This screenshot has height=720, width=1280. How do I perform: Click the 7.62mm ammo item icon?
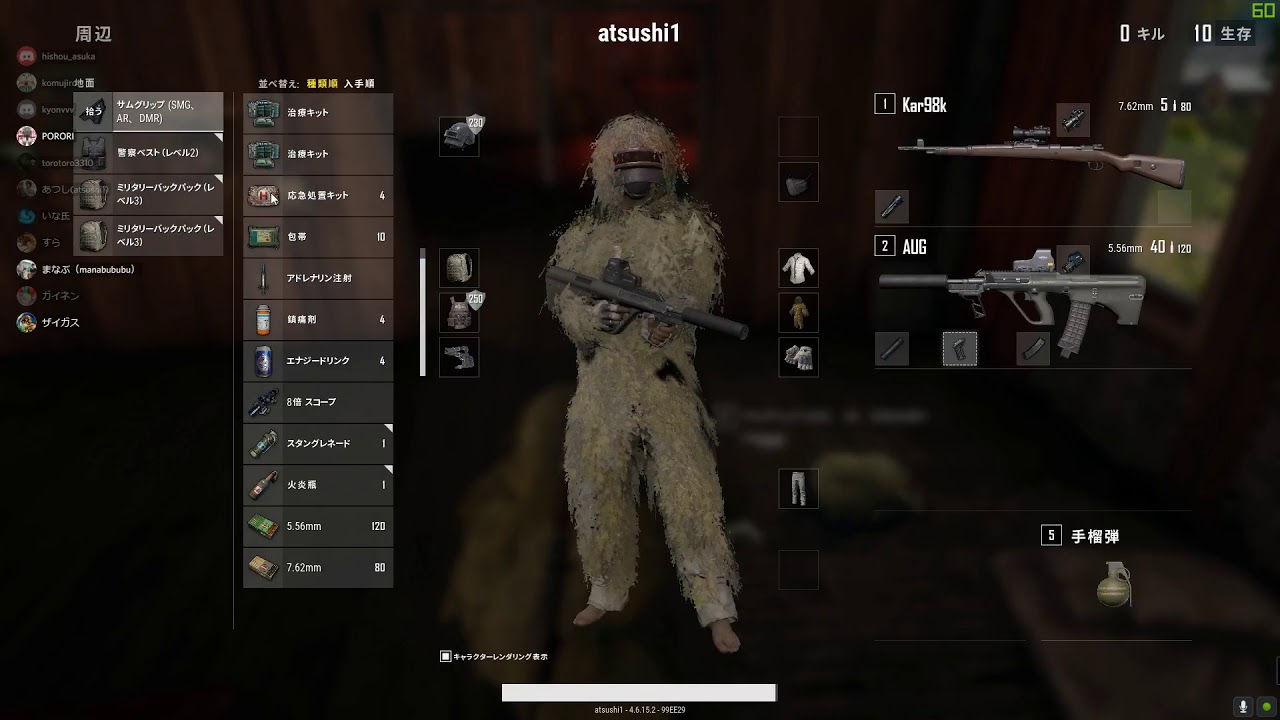(263, 567)
